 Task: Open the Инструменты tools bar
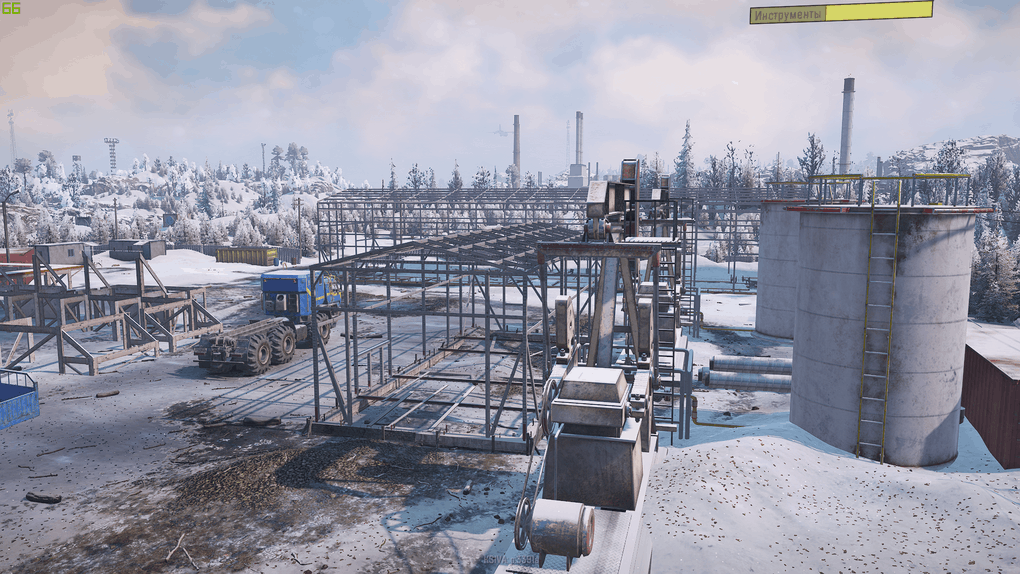coord(840,13)
